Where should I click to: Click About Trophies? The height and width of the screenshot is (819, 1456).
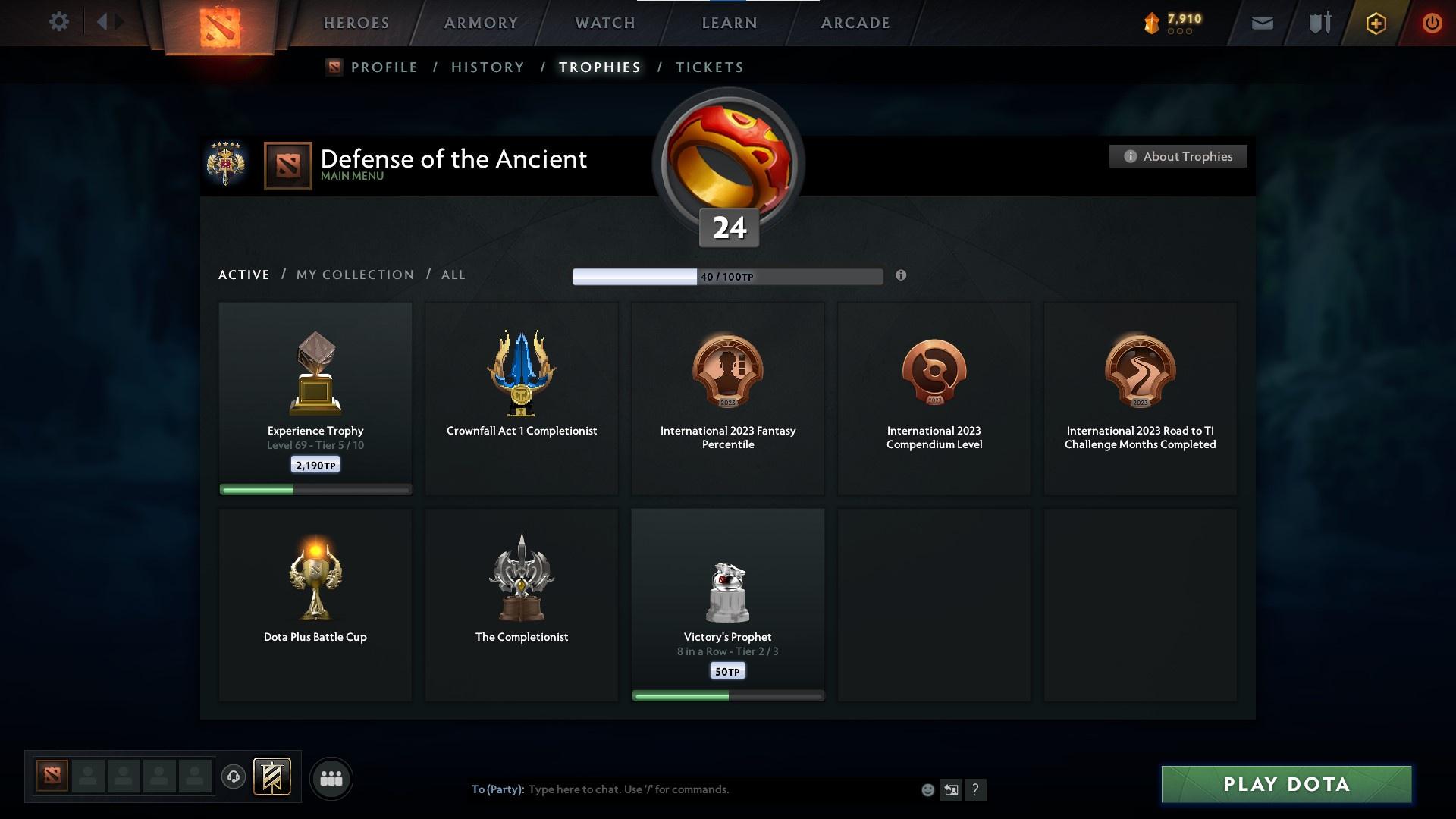pyautogui.click(x=1178, y=156)
